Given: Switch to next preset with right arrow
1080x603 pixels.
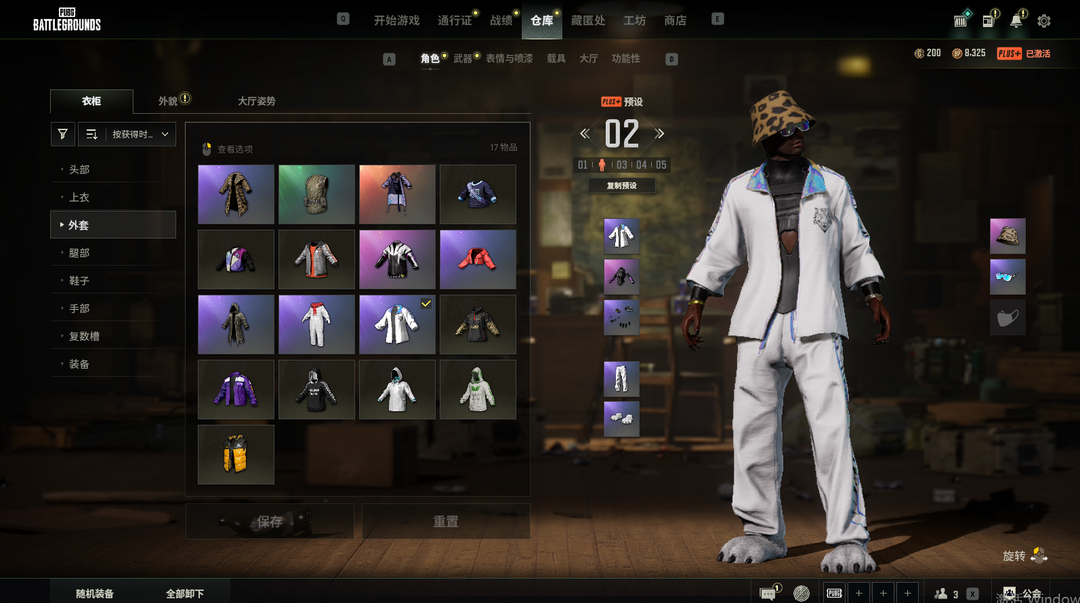Looking at the screenshot, I should coord(660,134).
